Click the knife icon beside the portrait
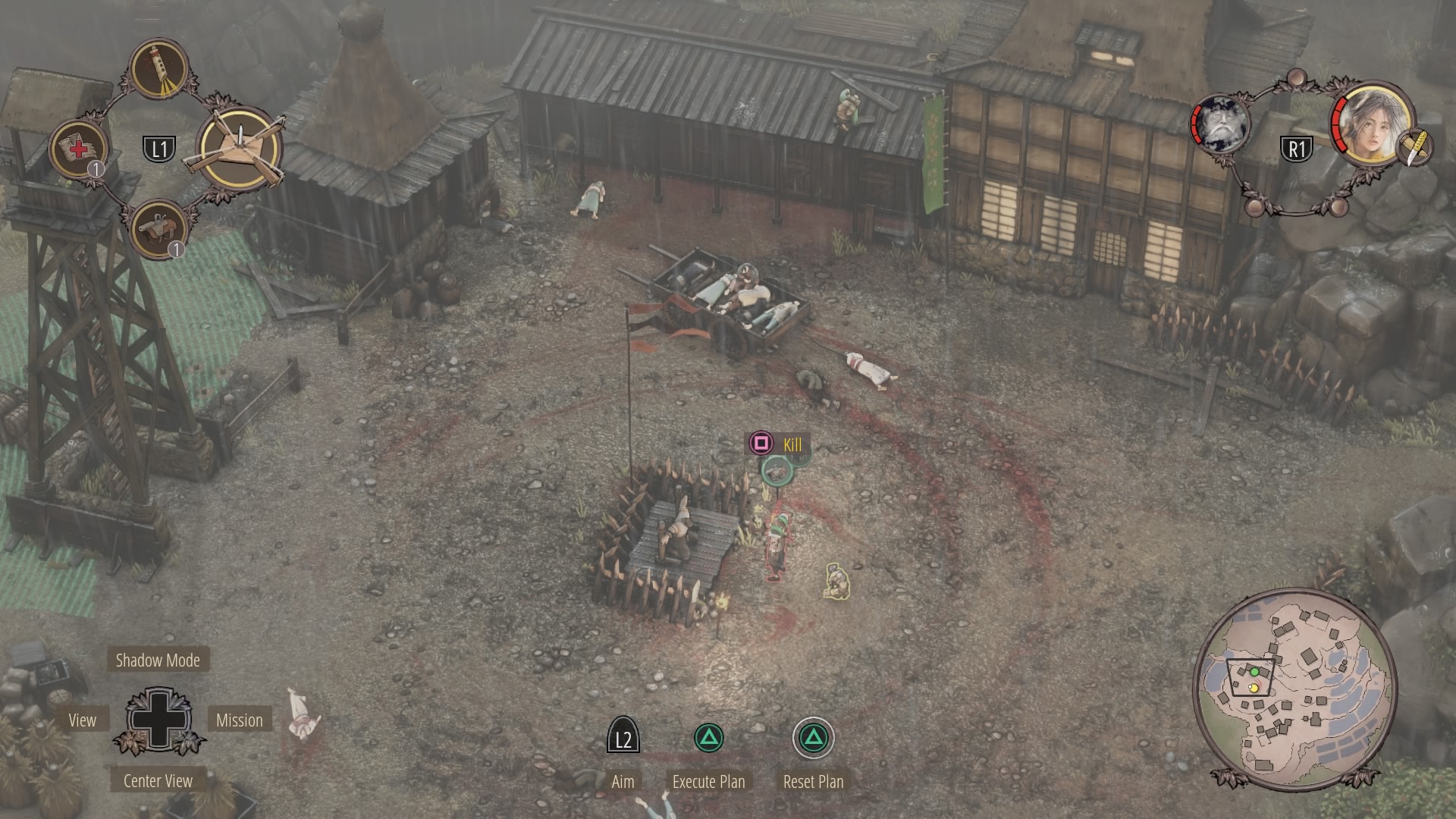The image size is (1456, 819). (x=1414, y=148)
